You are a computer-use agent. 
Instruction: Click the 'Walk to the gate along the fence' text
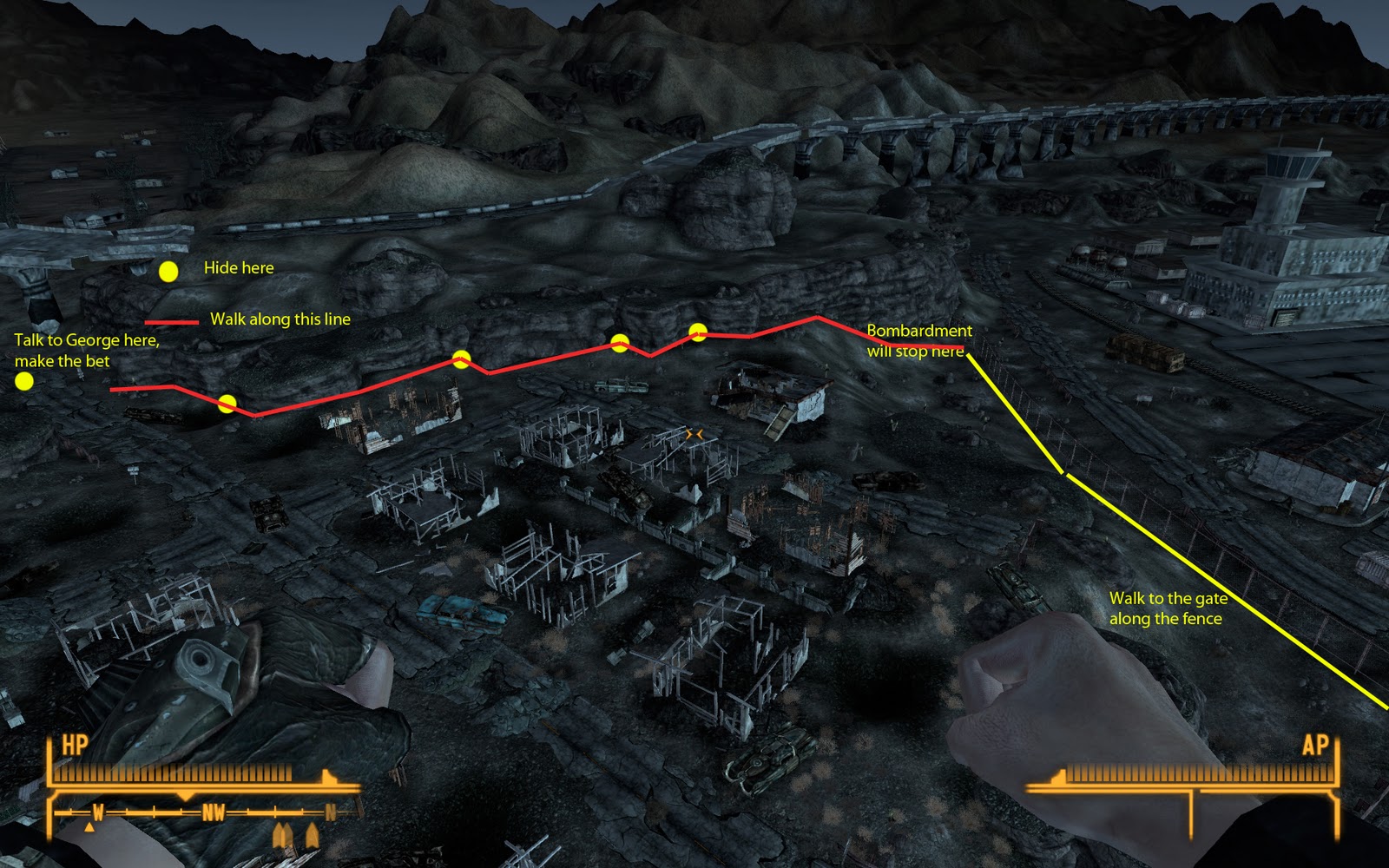click(x=1168, y=610)
